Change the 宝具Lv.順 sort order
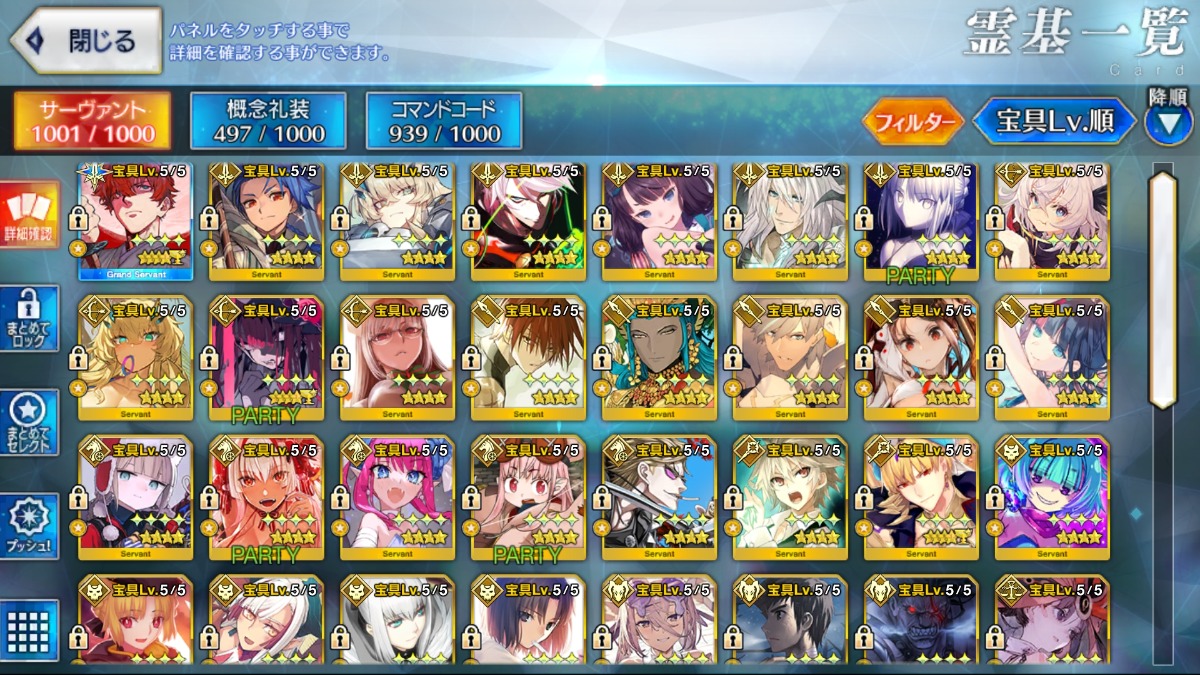 click(1054, 122)
